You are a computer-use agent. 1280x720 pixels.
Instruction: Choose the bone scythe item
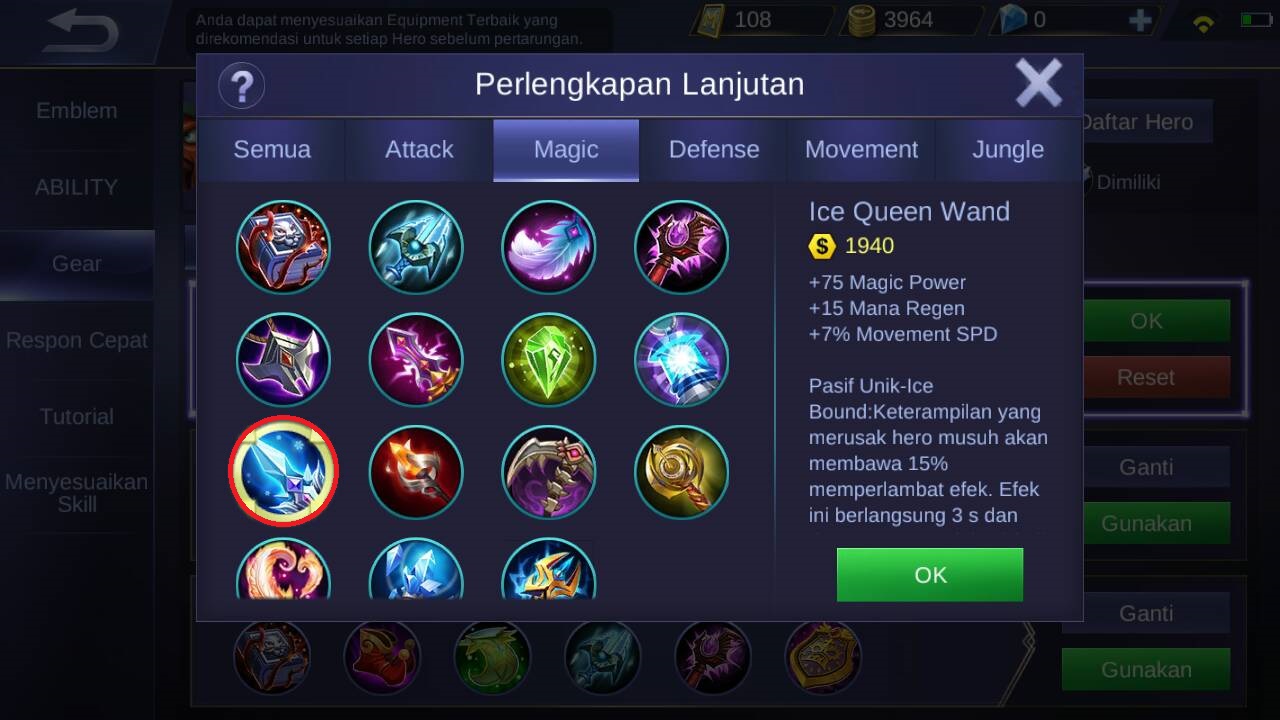549,471
